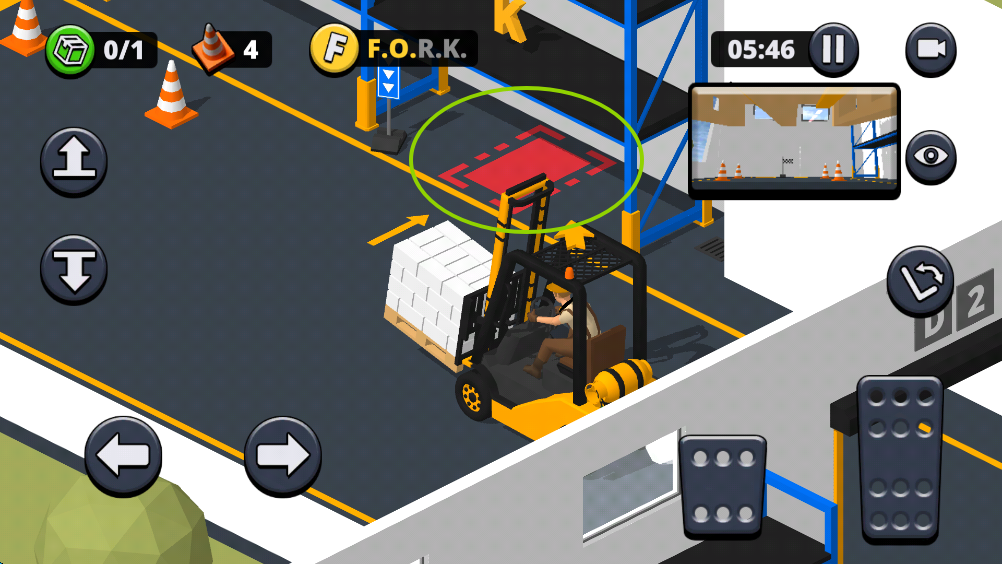Pause the game

point(832,49)
